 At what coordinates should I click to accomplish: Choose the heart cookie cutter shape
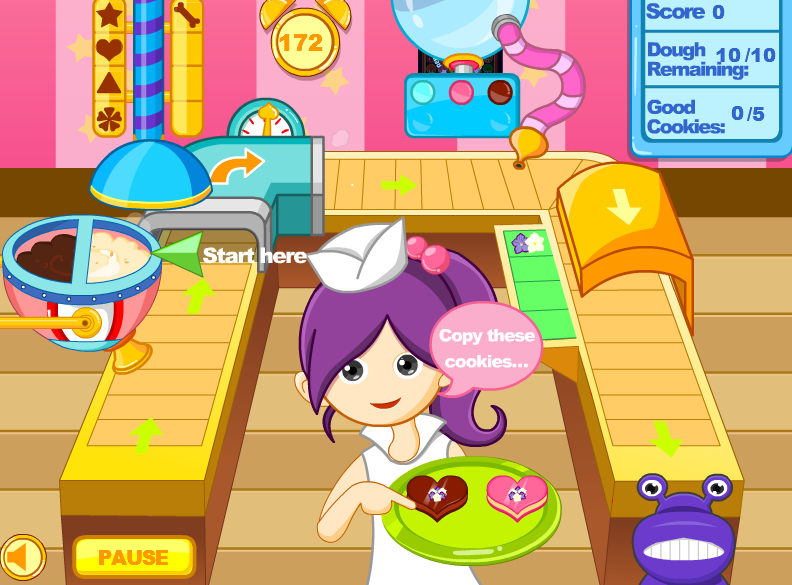[109, 49]
